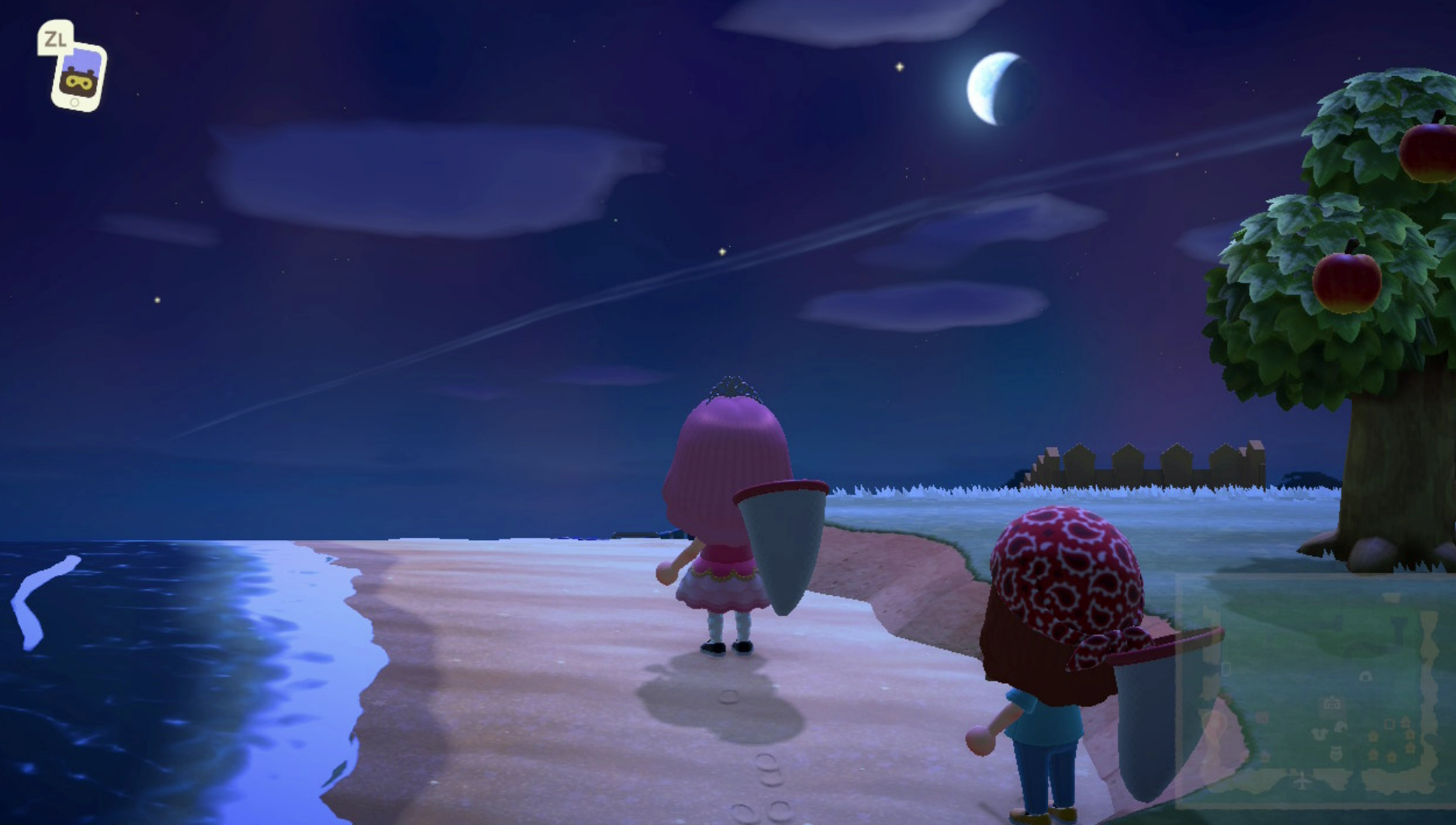Select the museum owl icon on the minimap
Viewport: 1456px width, 825px height.
pos(1335,752)
